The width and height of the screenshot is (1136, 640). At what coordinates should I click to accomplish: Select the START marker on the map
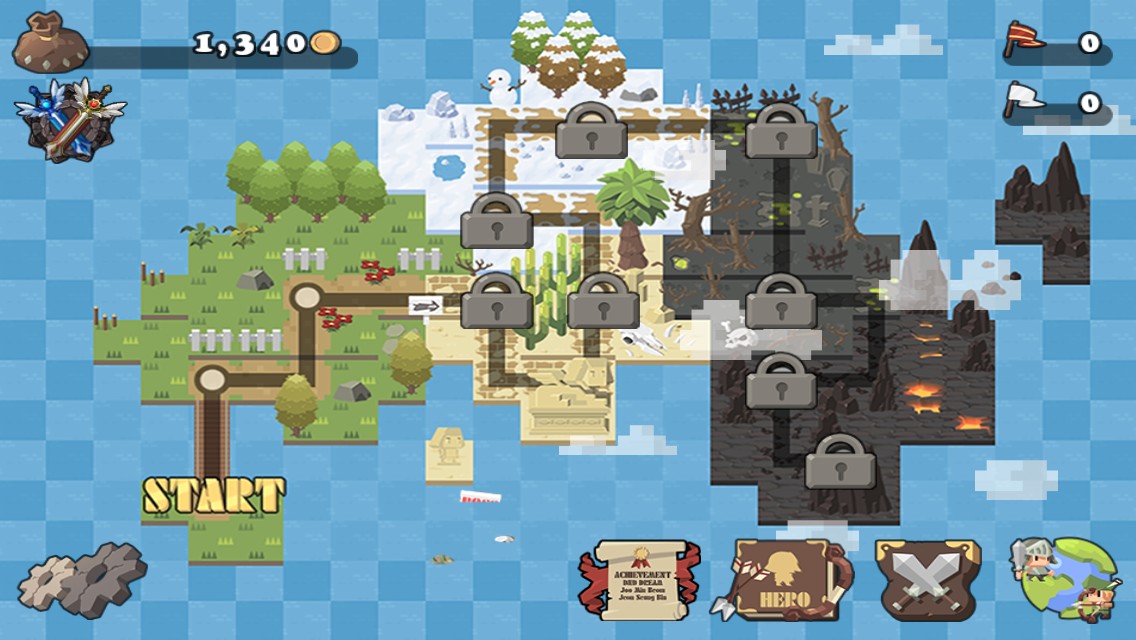tap(213, 495)
